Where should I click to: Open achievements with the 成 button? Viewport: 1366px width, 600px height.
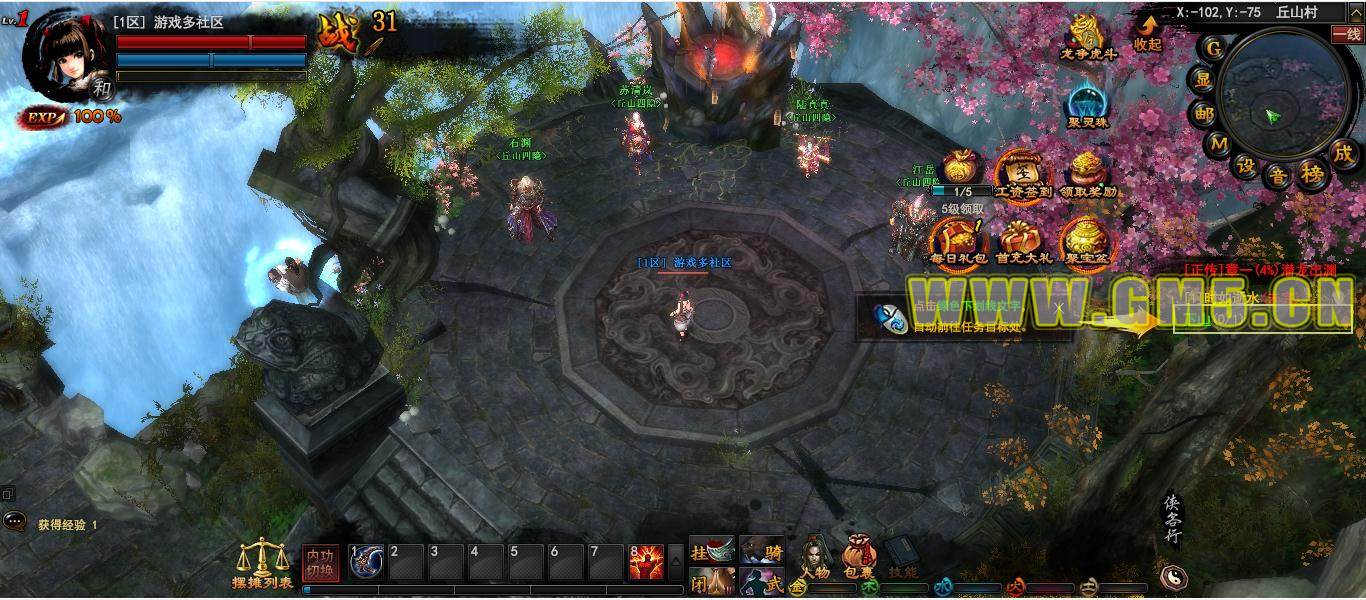tap(1343, 153)
